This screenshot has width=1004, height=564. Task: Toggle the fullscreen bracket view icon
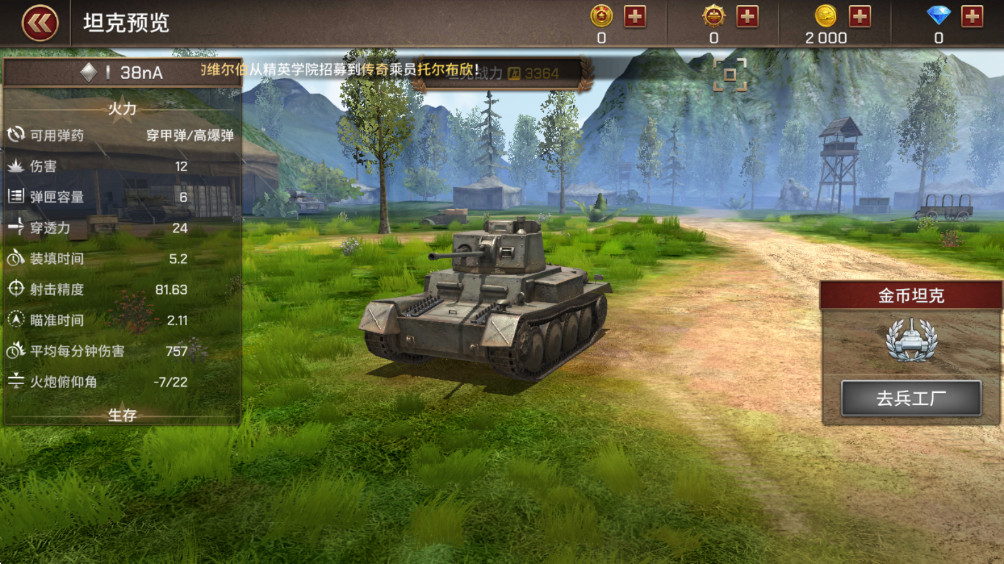730,75
